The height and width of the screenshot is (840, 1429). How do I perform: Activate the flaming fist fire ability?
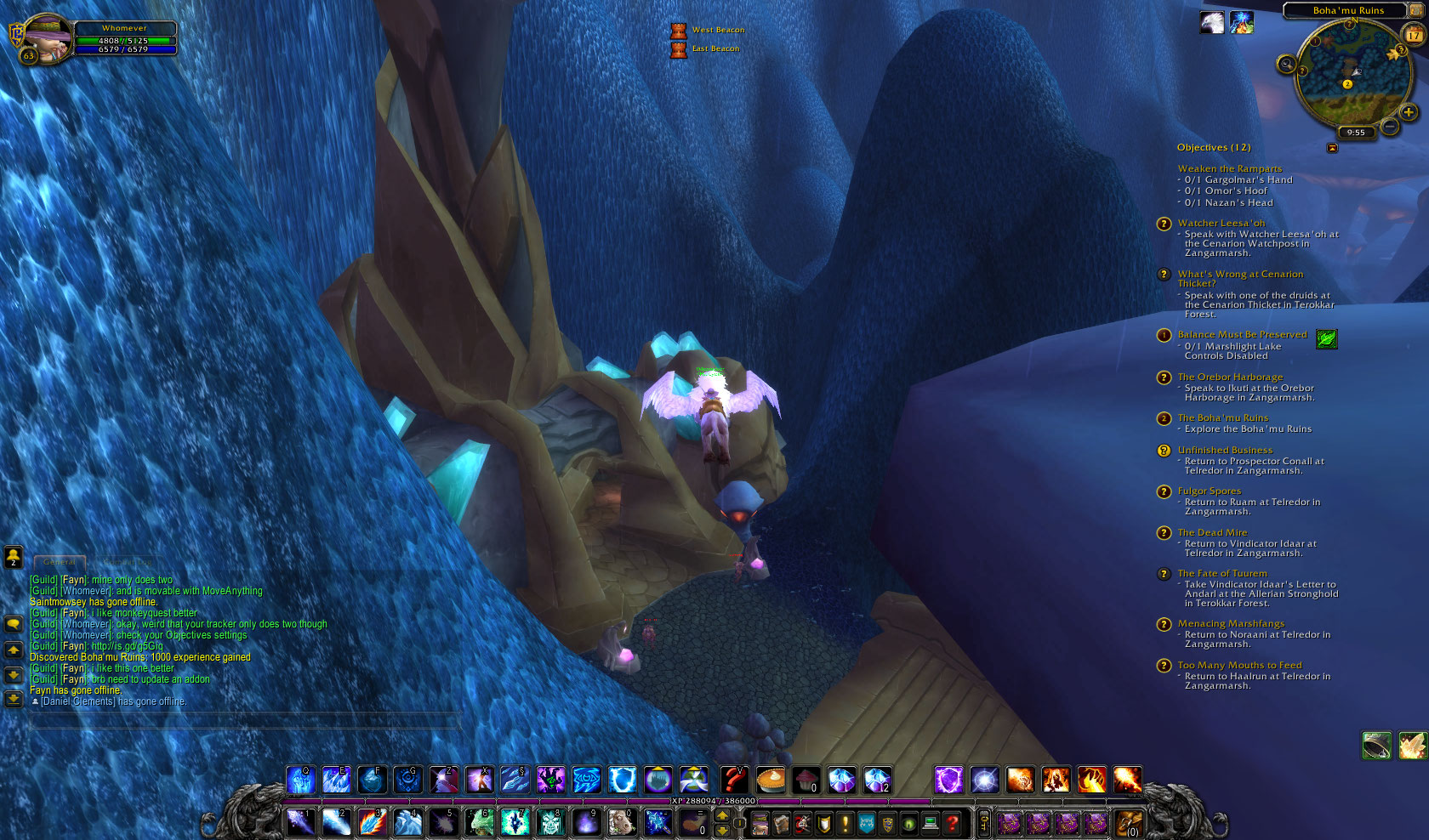point(1091,779)
